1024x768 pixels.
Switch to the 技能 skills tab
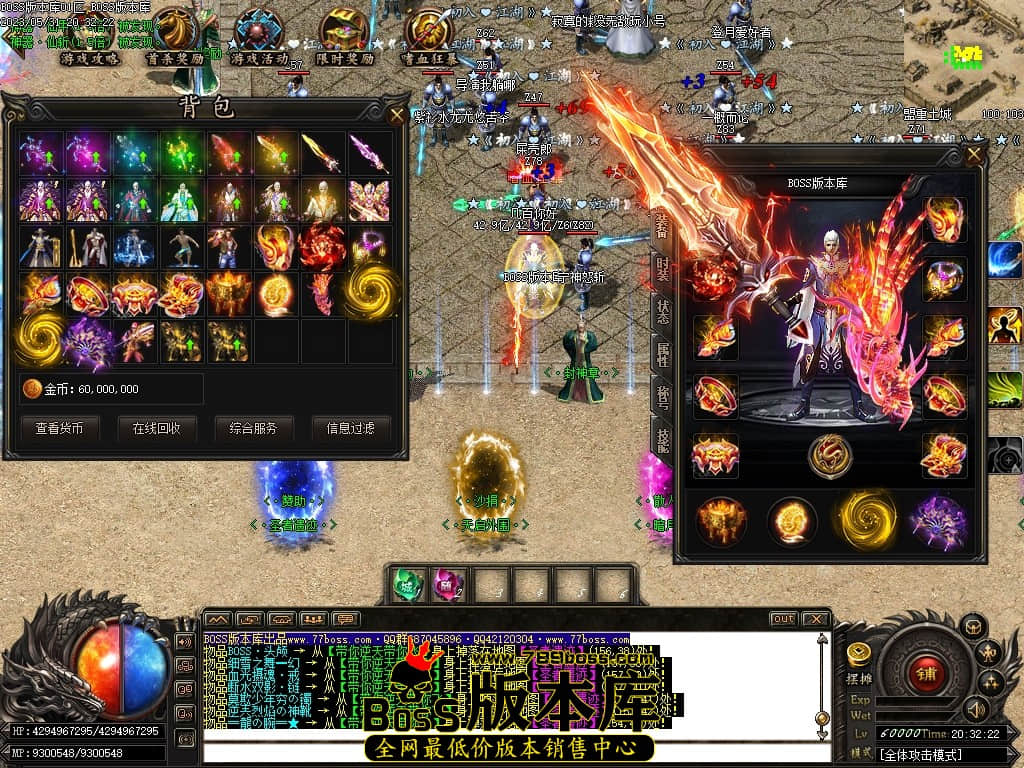coord(662,436)
